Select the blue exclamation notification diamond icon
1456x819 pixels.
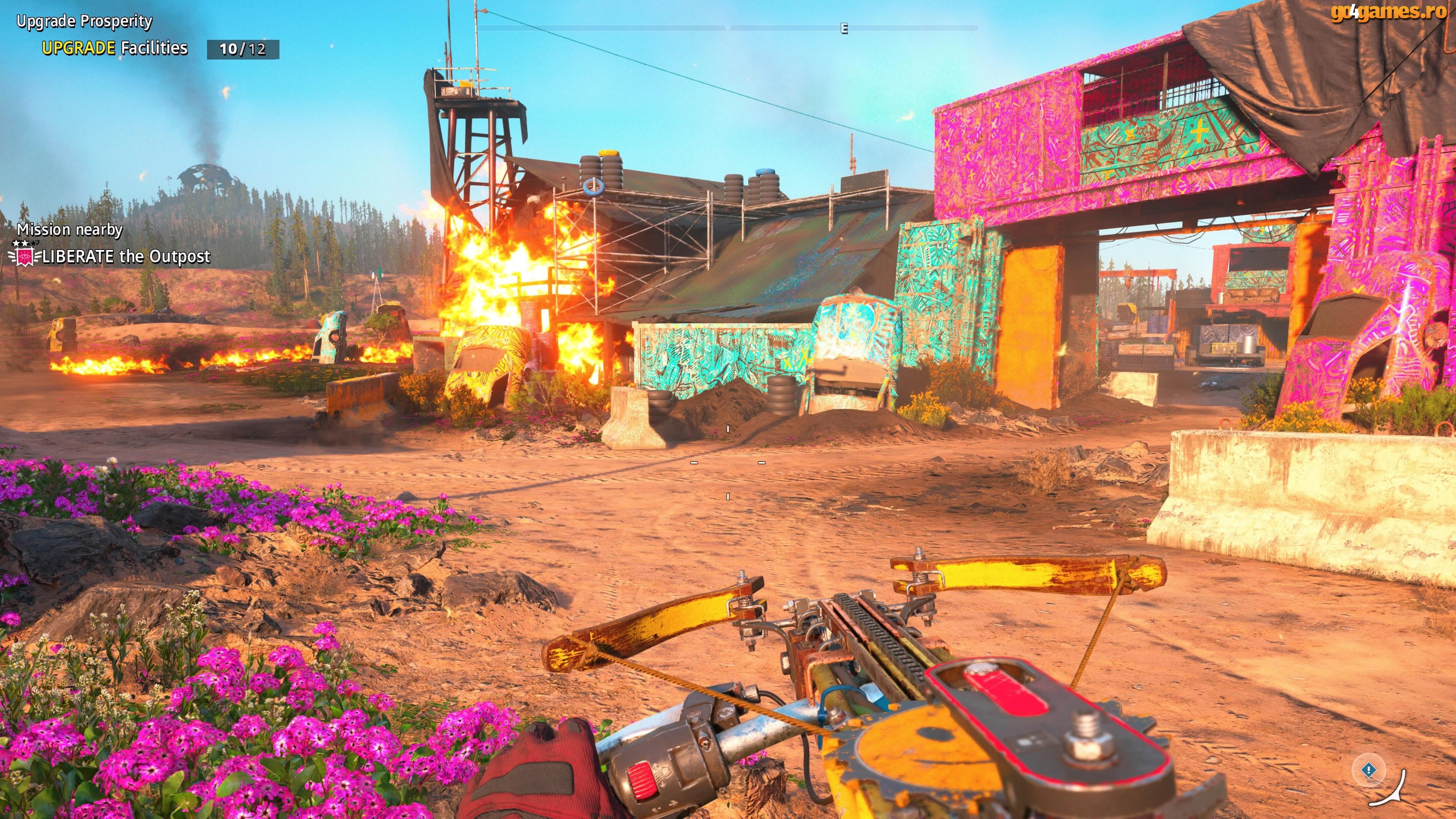pos(1369,770)
